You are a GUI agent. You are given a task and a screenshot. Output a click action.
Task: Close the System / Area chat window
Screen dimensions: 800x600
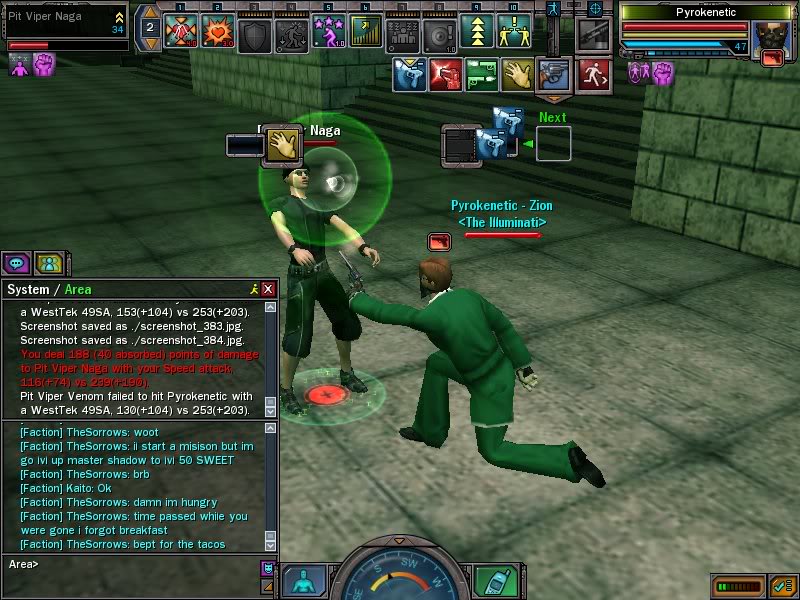tap(268, 289)
